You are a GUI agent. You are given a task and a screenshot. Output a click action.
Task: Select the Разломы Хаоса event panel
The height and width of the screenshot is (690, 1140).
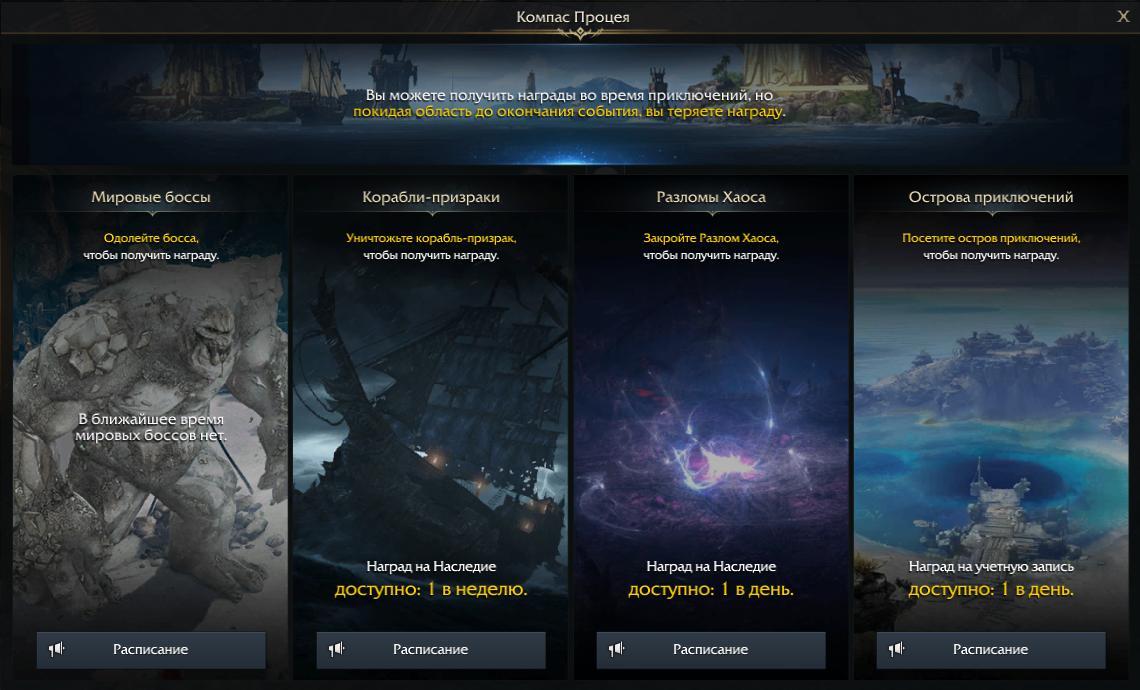point(711,400)
